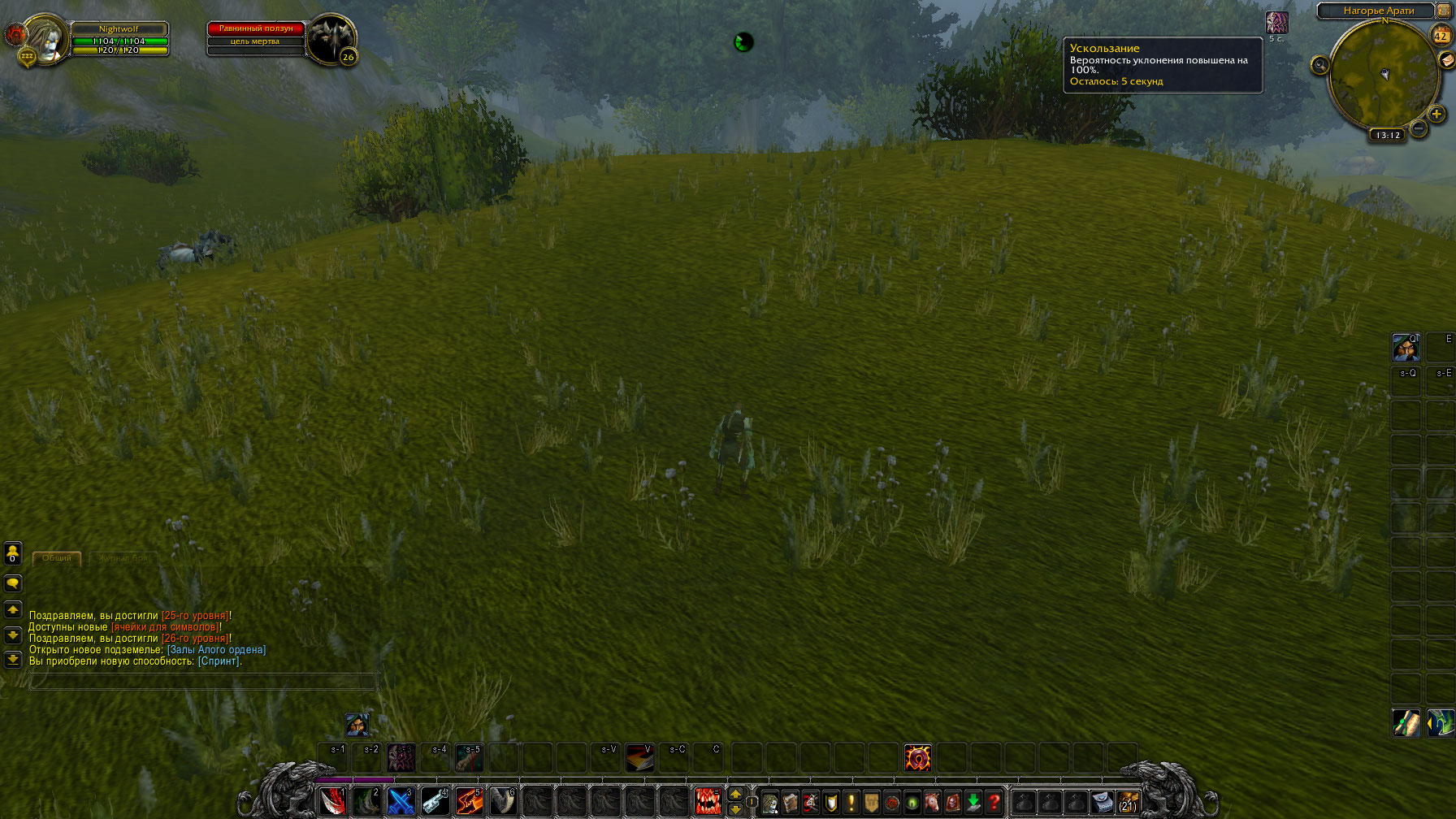
Task: Click the Horde emblem ability icon
Action: (917, 758)
